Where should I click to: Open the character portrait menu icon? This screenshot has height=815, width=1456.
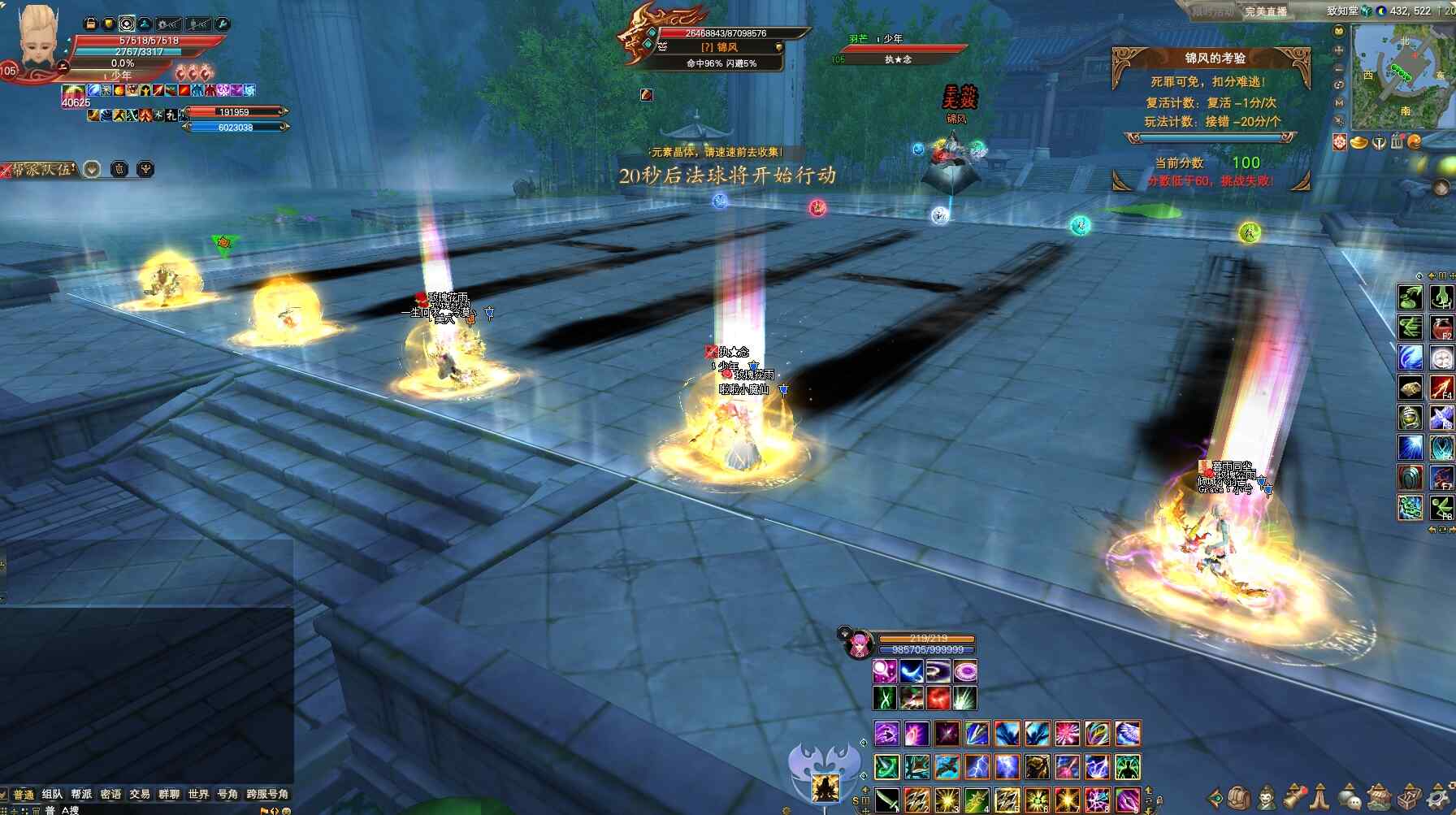(x=1267, y=797)
